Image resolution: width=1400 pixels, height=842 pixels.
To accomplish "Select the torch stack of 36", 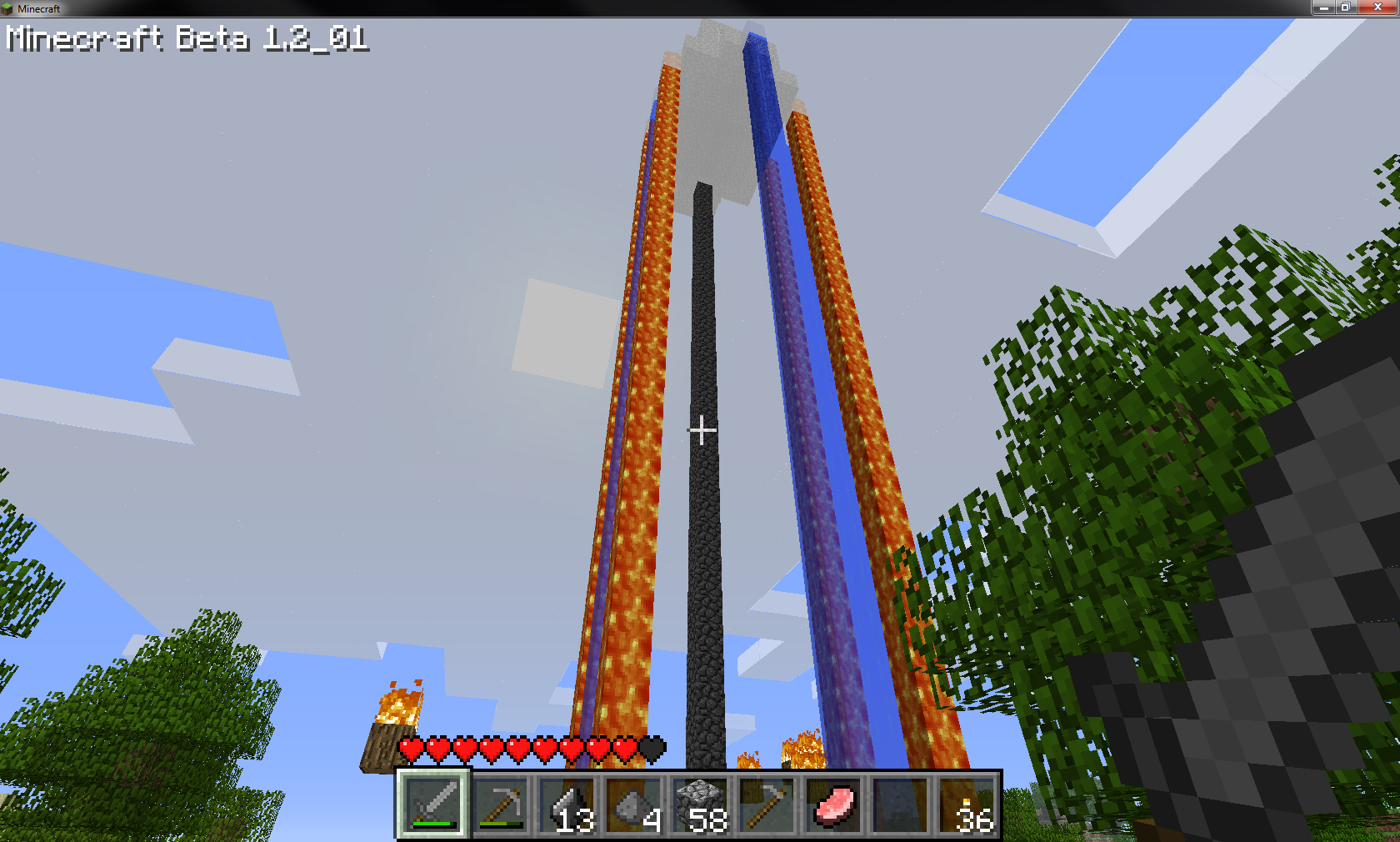I will (966, 802).
